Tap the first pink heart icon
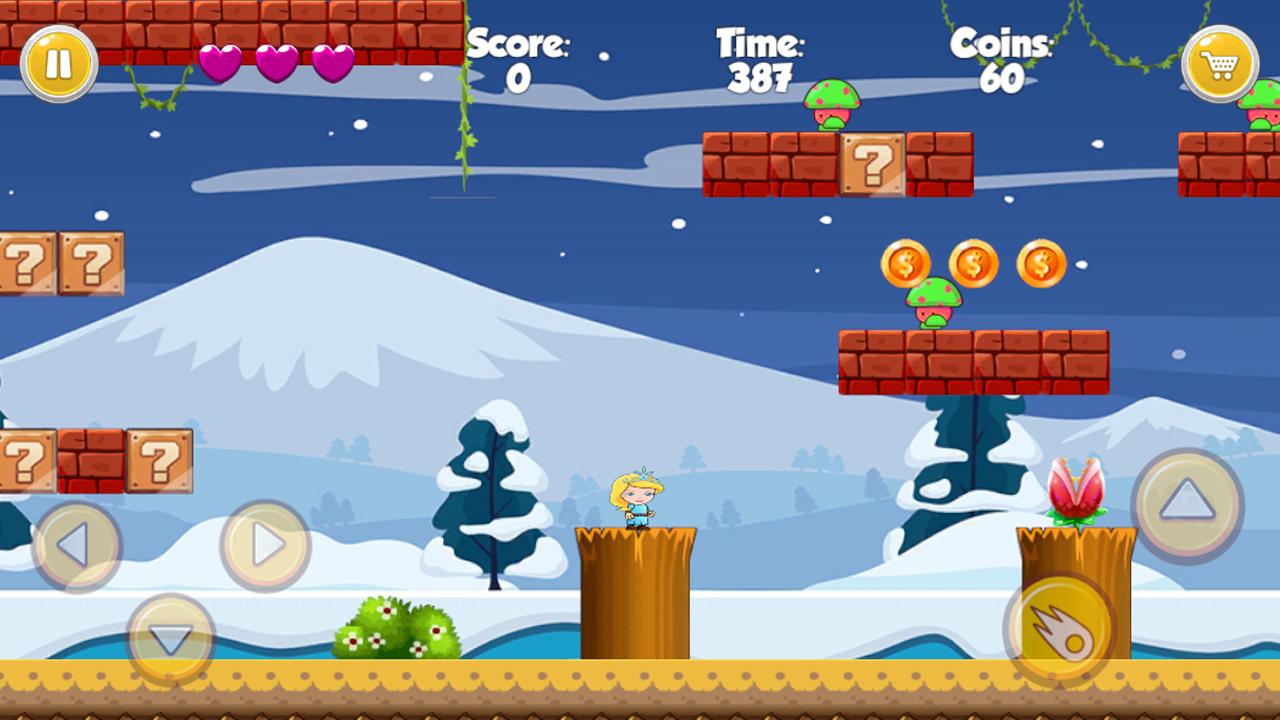 pos(221,62)
